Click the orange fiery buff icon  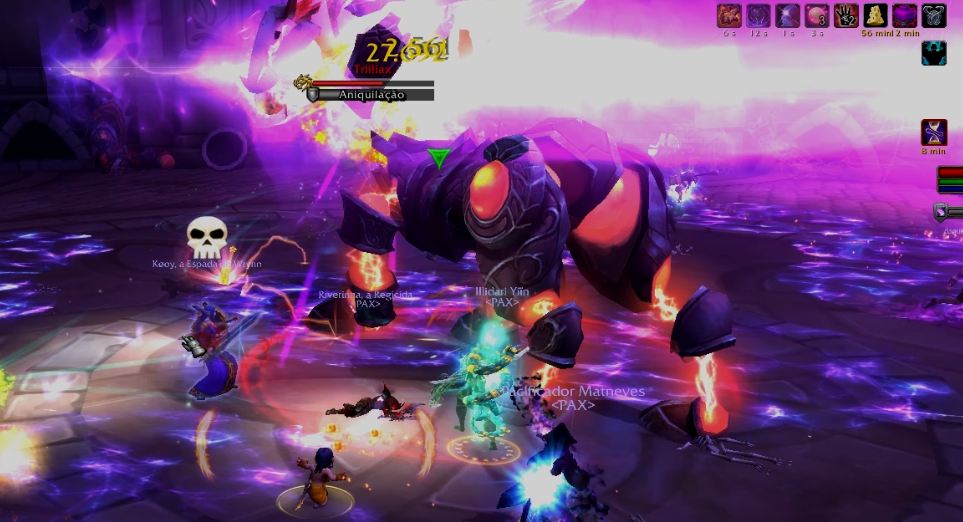729,15
